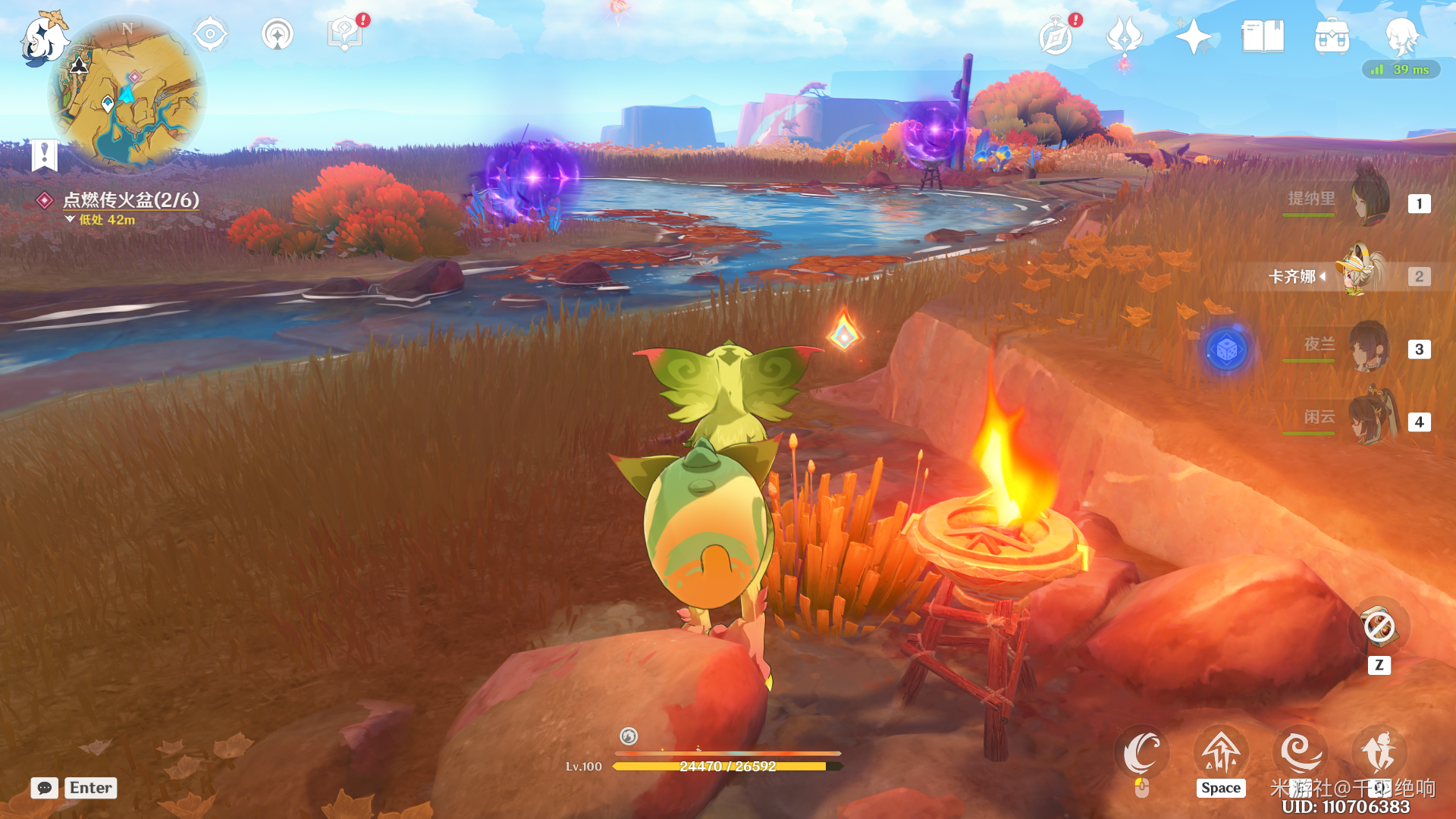Viewport: 1456px width, 819px height.
Task: Select the 点燃传火盆 quest tracker
Action: pyautogui.click(x=130, y=200)
